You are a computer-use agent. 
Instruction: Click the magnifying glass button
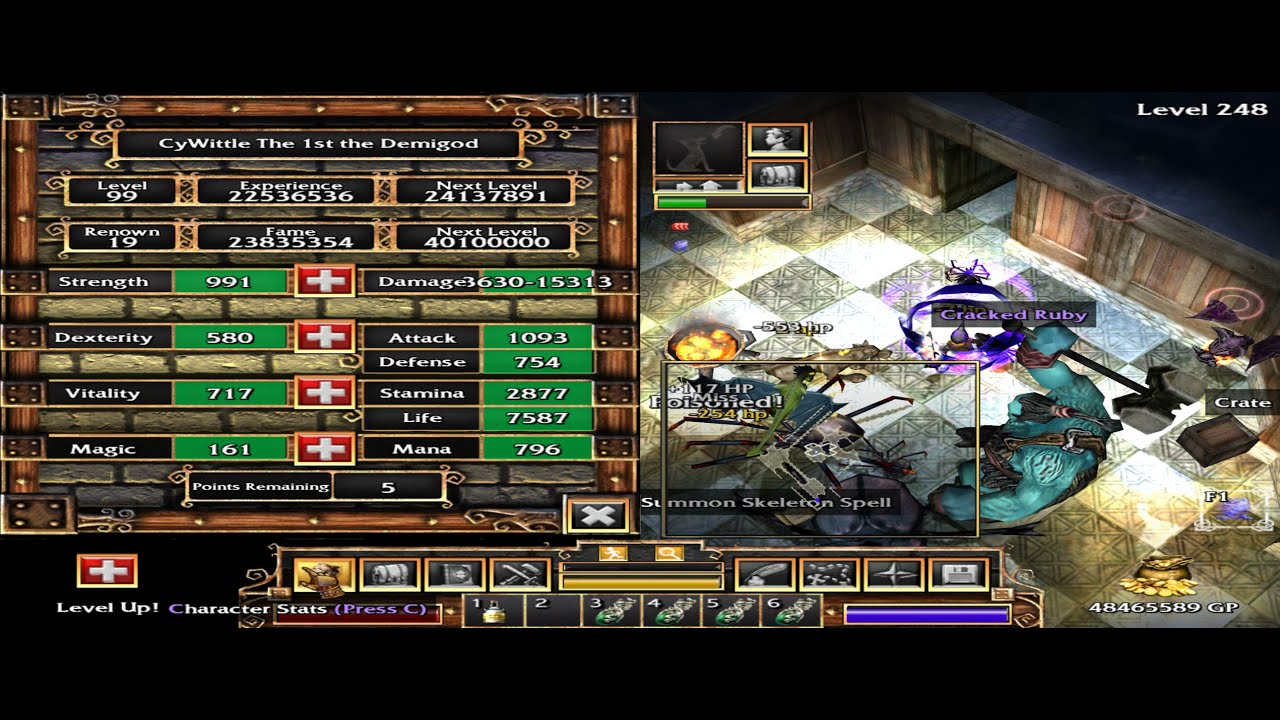click(668, 553)
